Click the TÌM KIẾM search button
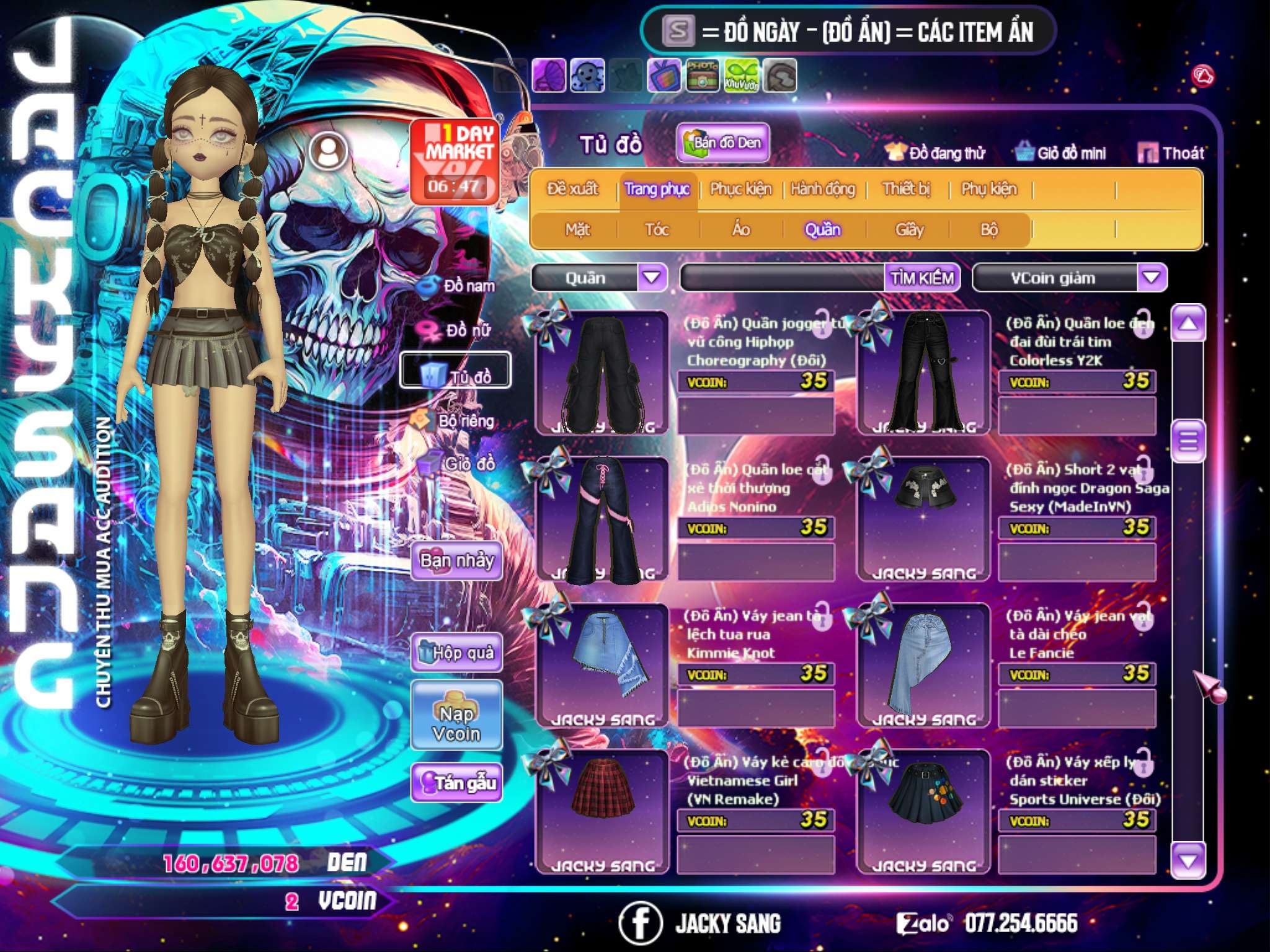The height and width of the screenshot is (952, 1270). click(922, 278)
